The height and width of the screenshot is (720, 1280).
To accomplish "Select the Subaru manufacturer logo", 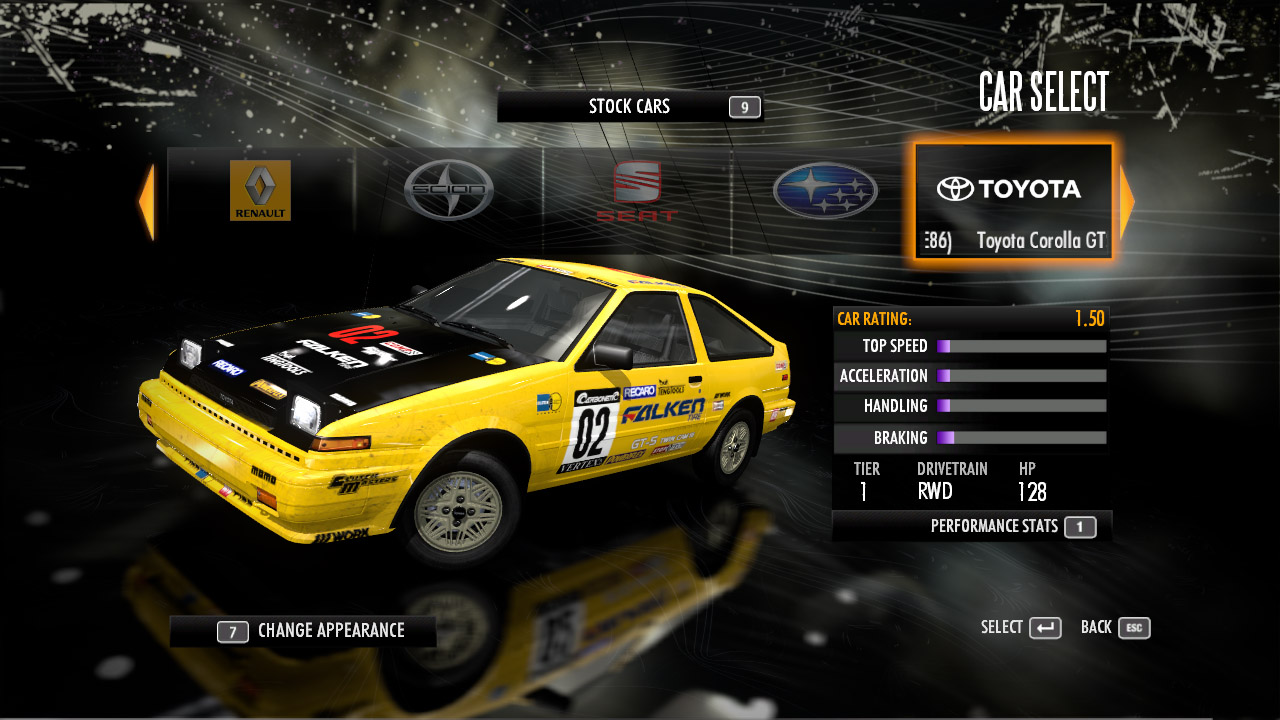I will 825,191.
